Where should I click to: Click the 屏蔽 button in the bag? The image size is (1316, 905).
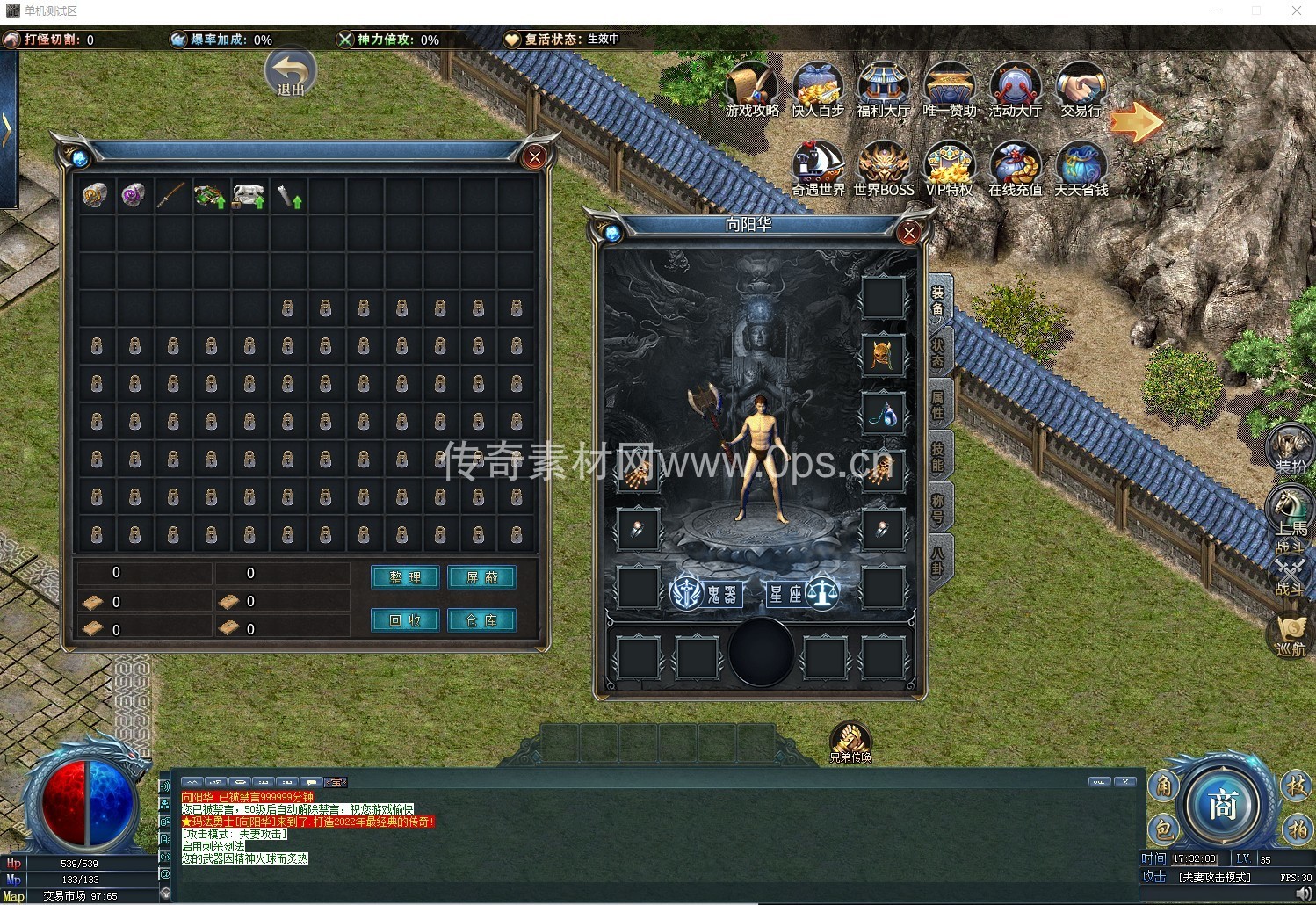pos(481,577)
